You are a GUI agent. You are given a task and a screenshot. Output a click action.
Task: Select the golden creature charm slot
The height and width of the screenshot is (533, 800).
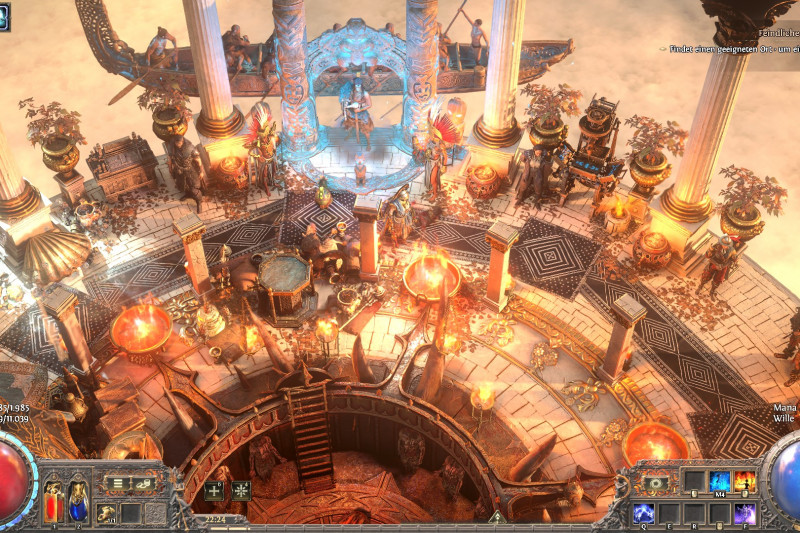(x=106, y=514)
